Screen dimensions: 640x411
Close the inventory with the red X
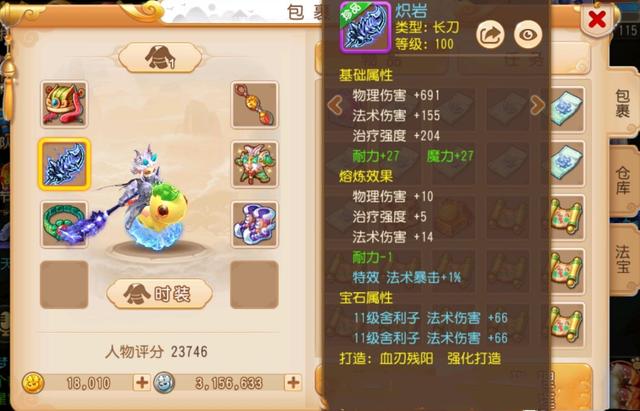pyautogui.click(x=598, y=20)
